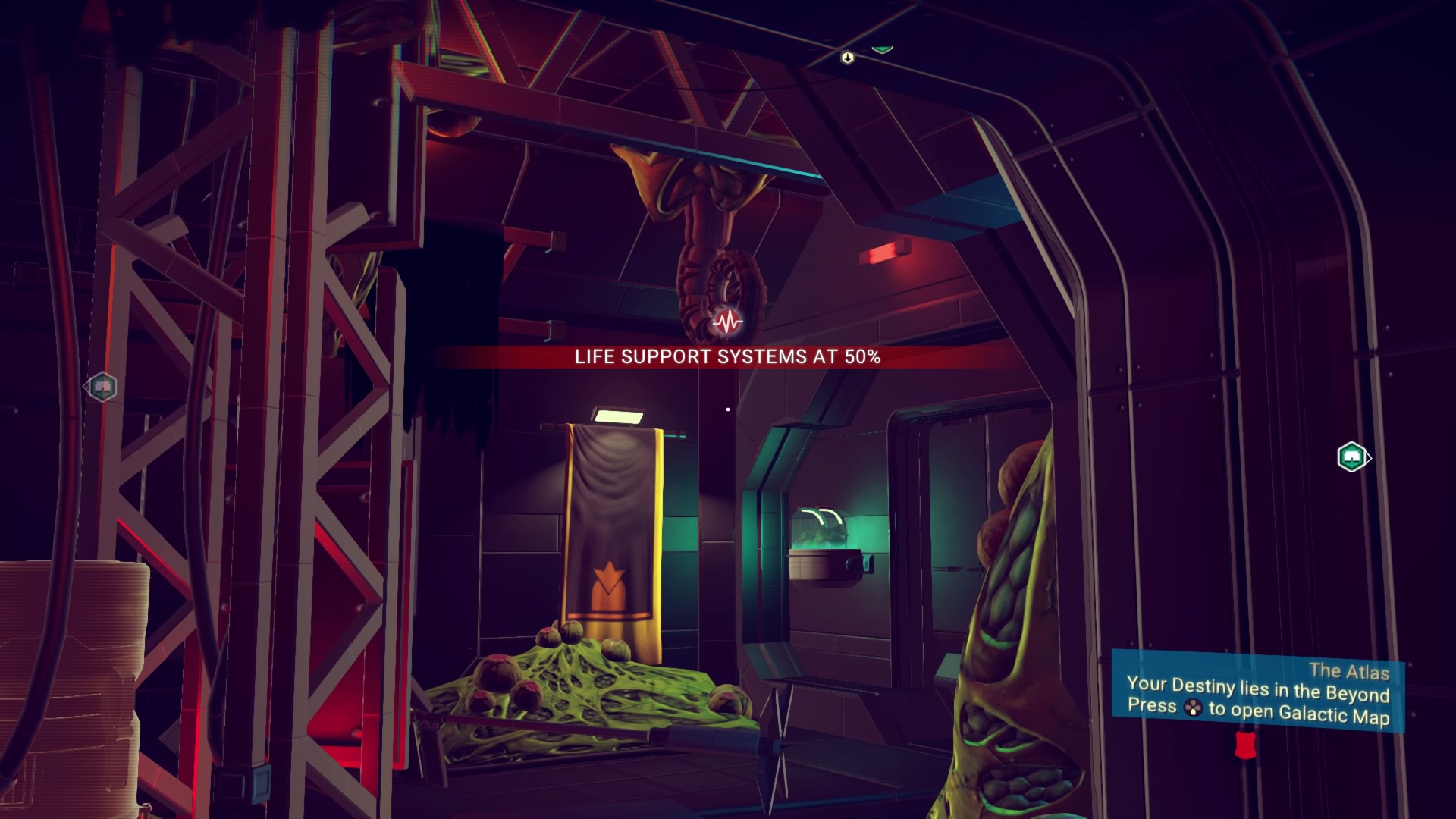The image size is (1456, 819).
Task: Select the green hexagon marker with right-pointing arrow
Action: [1352, 457]
